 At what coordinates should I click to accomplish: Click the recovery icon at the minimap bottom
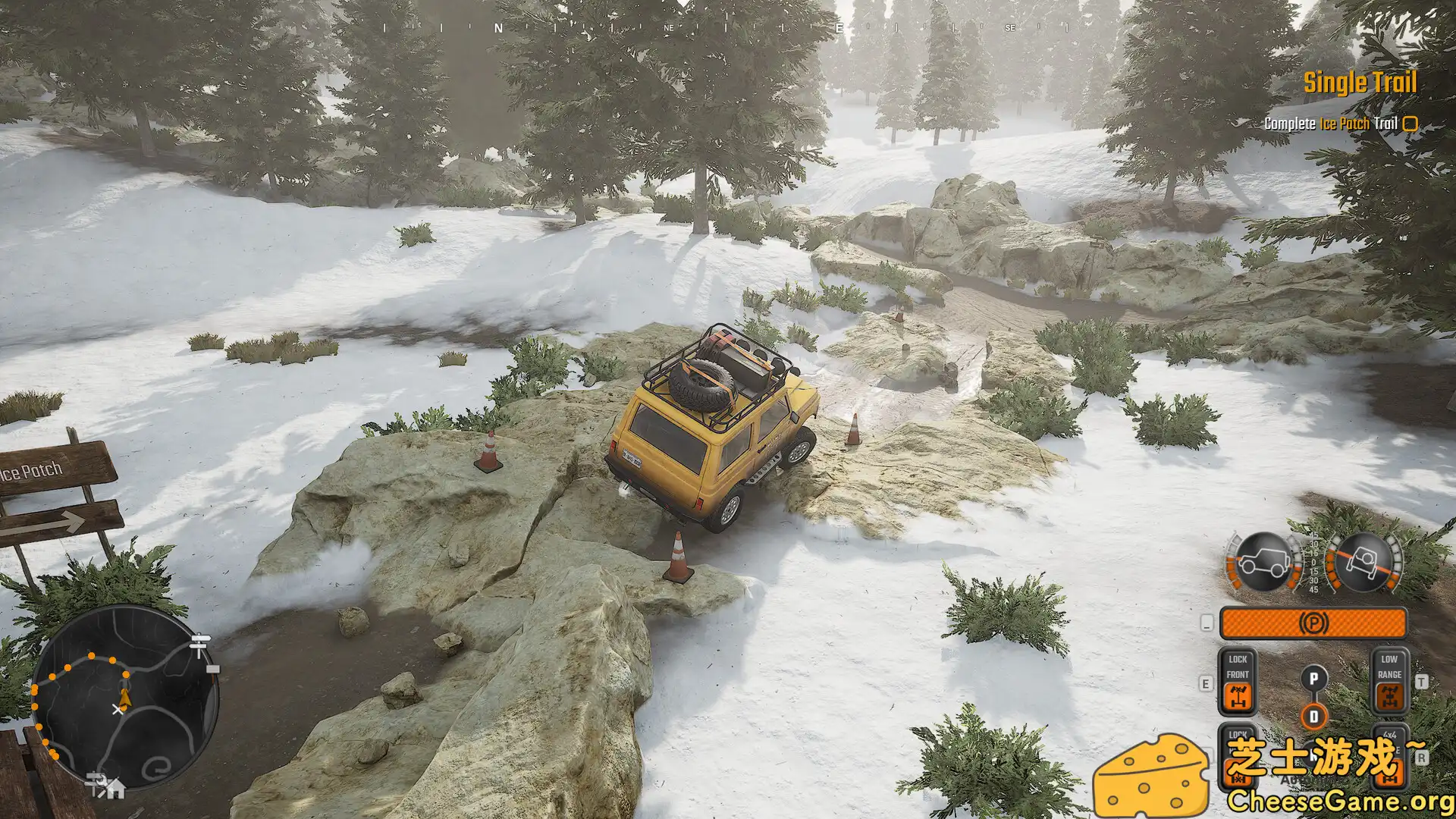tap(100, 783)
